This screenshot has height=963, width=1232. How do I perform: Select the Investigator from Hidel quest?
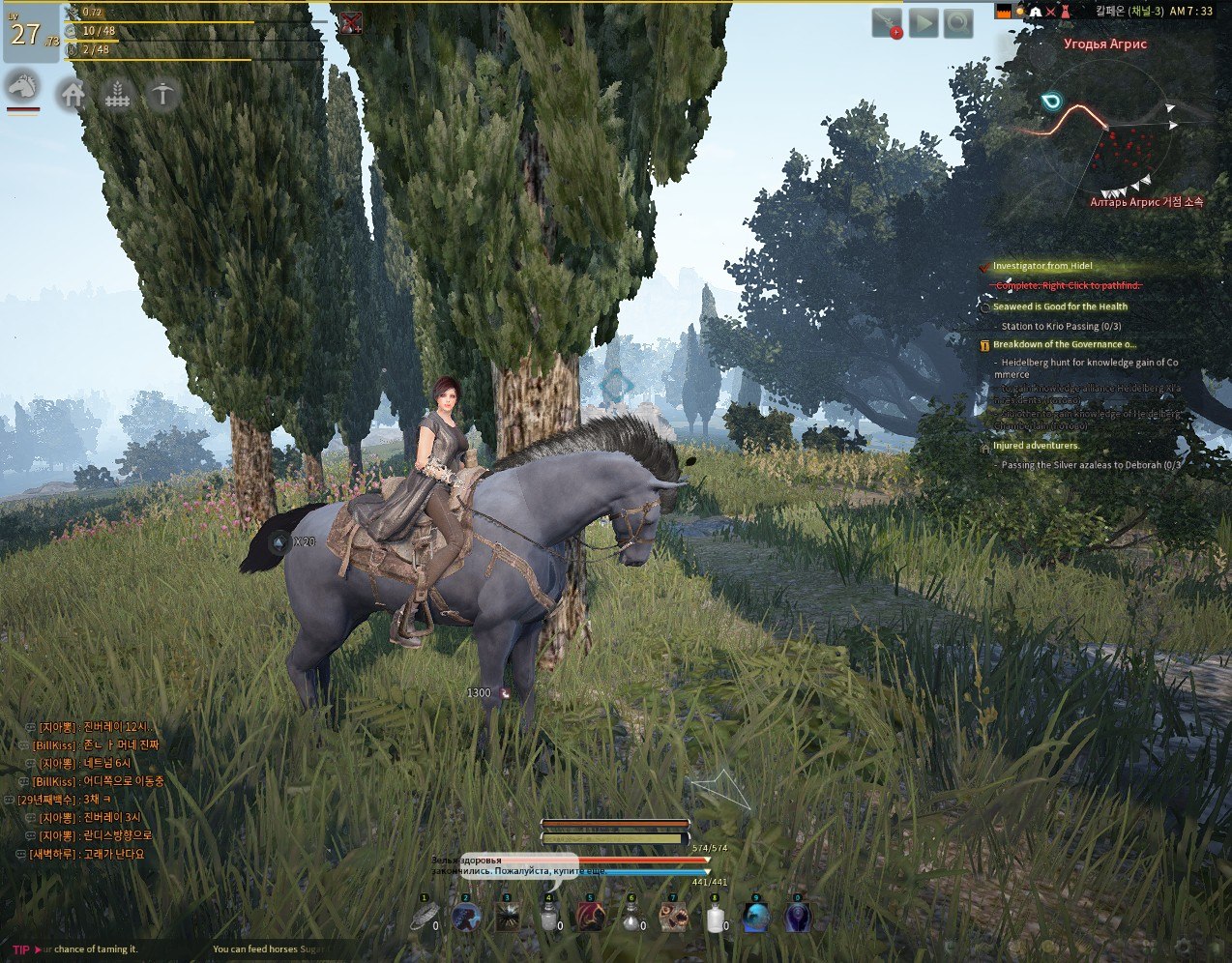tap(1042, 266)
